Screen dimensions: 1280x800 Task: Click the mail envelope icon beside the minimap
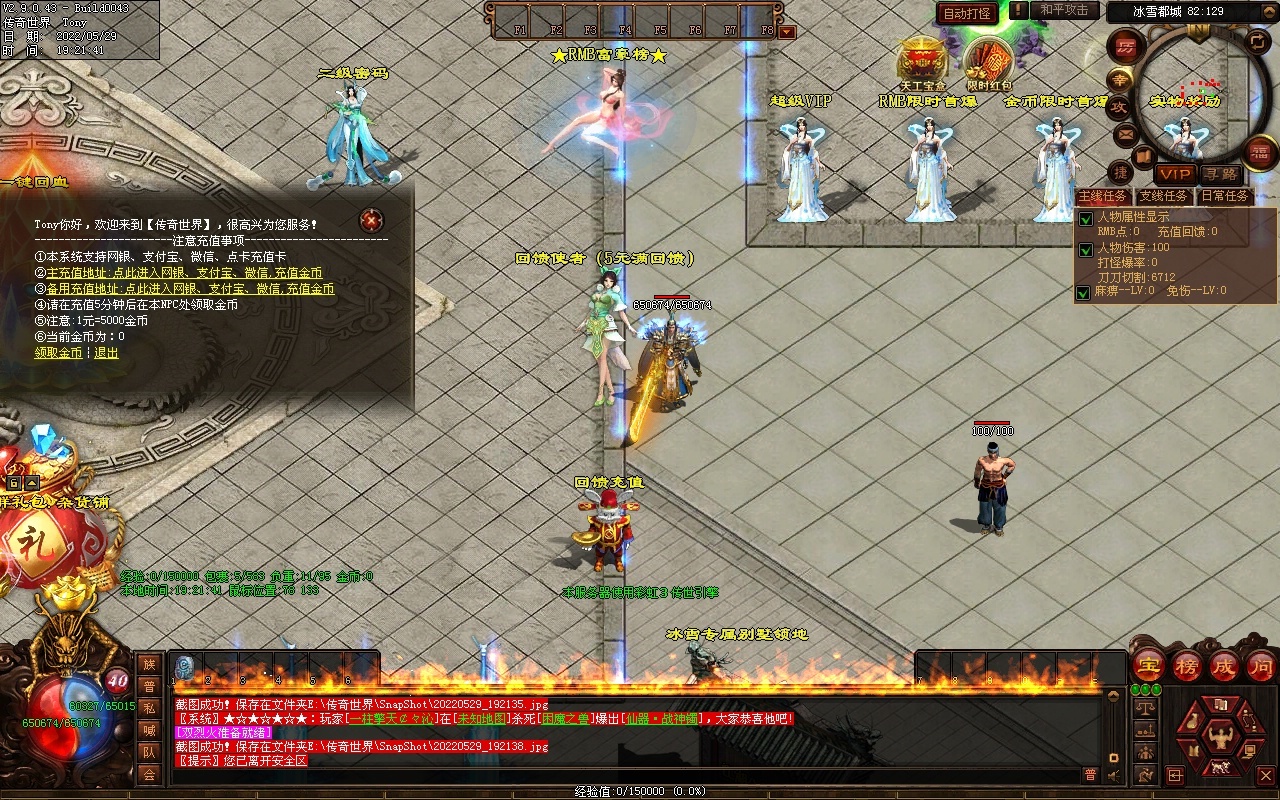pyautogui.click(x=1125, y=133)
